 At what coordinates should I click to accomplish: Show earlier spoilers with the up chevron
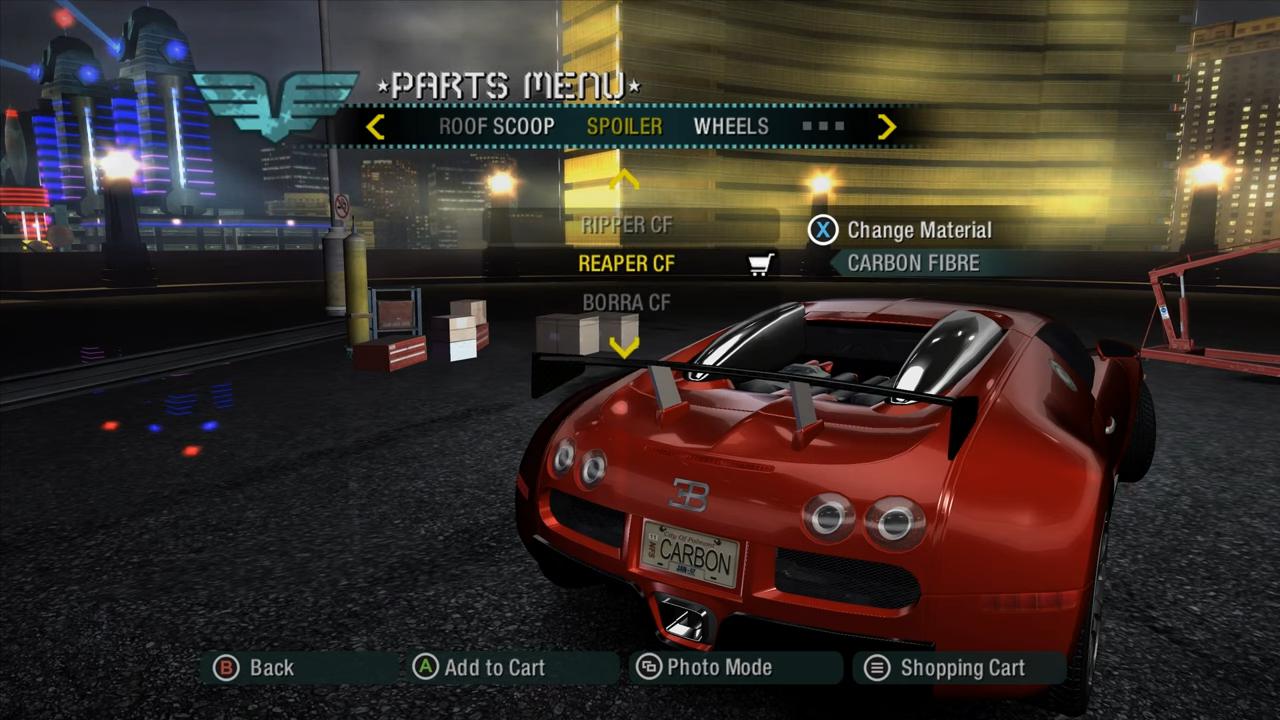pos(624,181)
